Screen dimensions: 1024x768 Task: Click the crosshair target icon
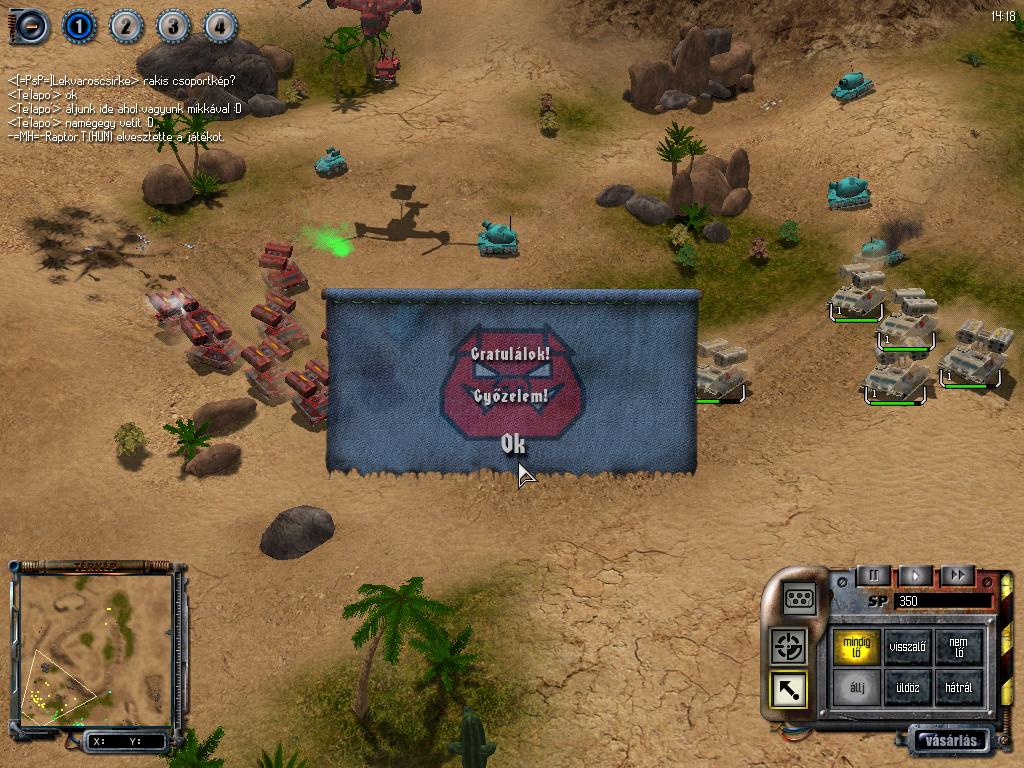click(x=789, y=646)
